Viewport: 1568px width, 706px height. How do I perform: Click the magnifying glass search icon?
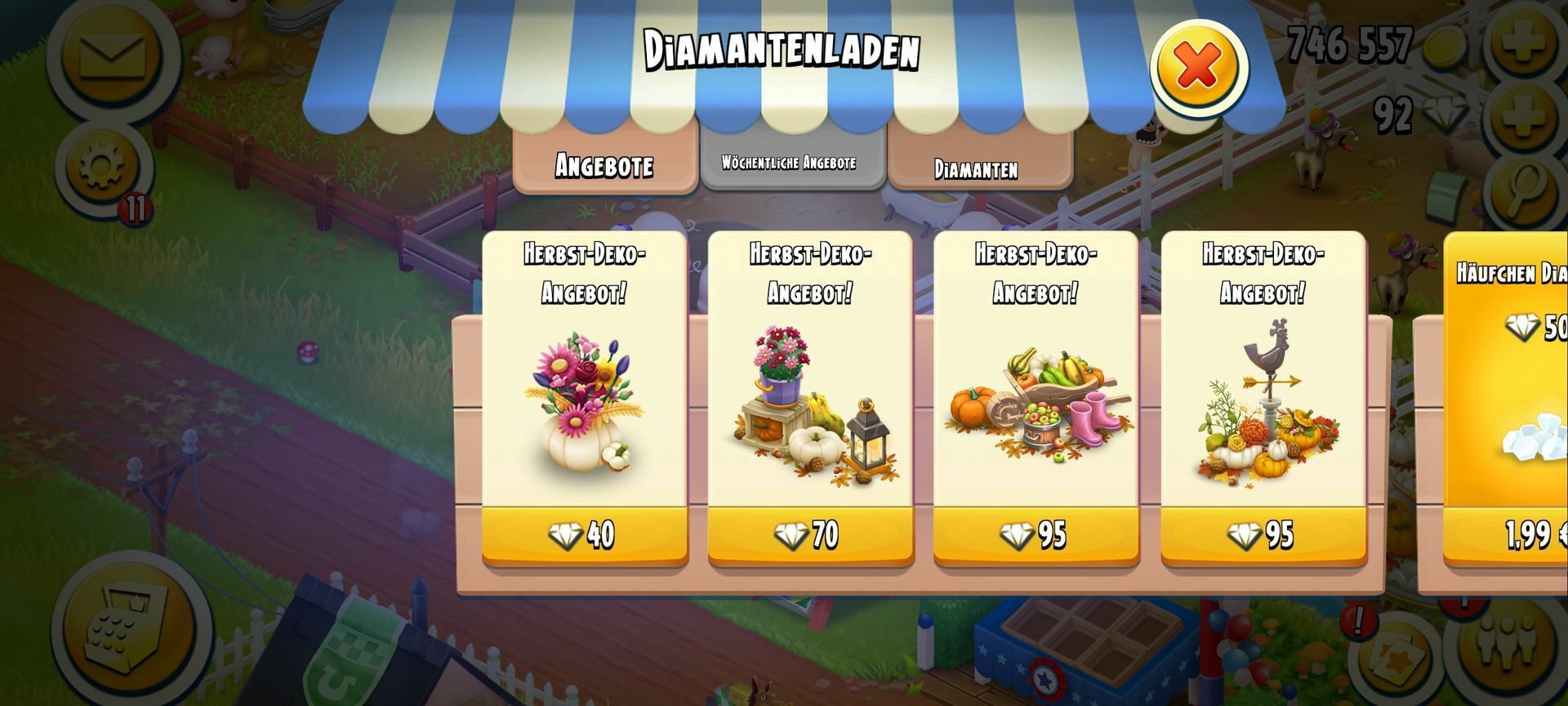click(x=1526, y=192)
